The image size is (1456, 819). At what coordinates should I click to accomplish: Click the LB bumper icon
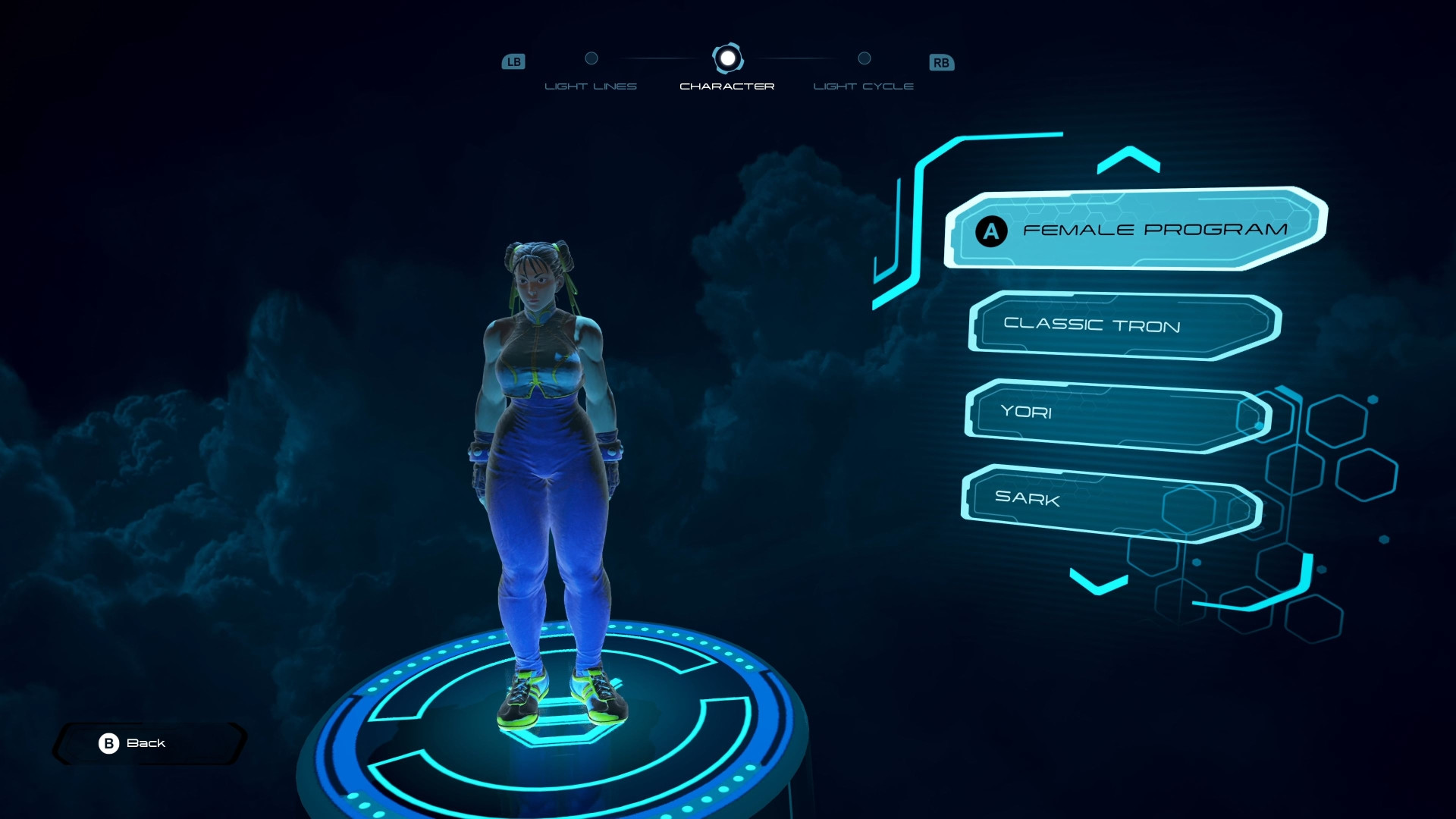click(514, 62)
